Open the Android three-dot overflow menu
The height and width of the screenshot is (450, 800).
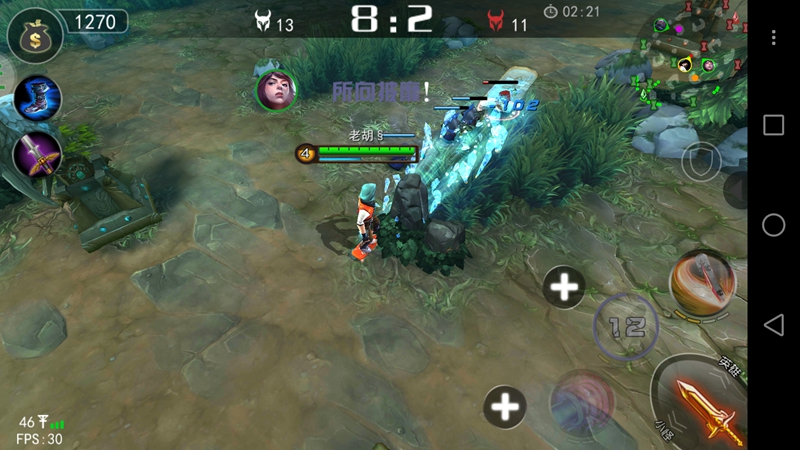pyautogui.click(x=773, y=37)
